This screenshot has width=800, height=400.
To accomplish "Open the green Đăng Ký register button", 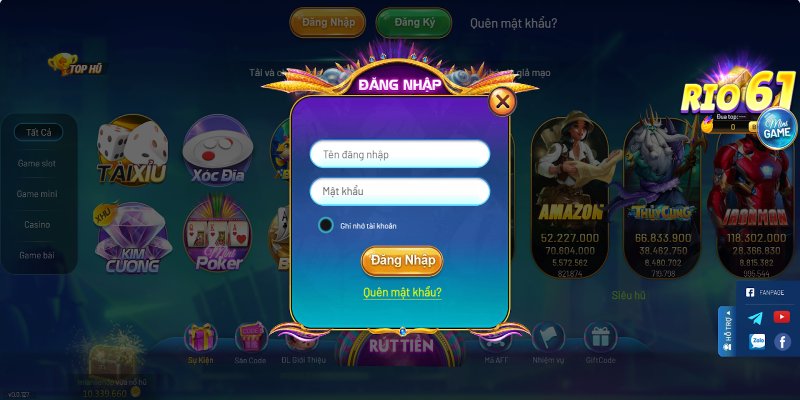I will 413,23.
